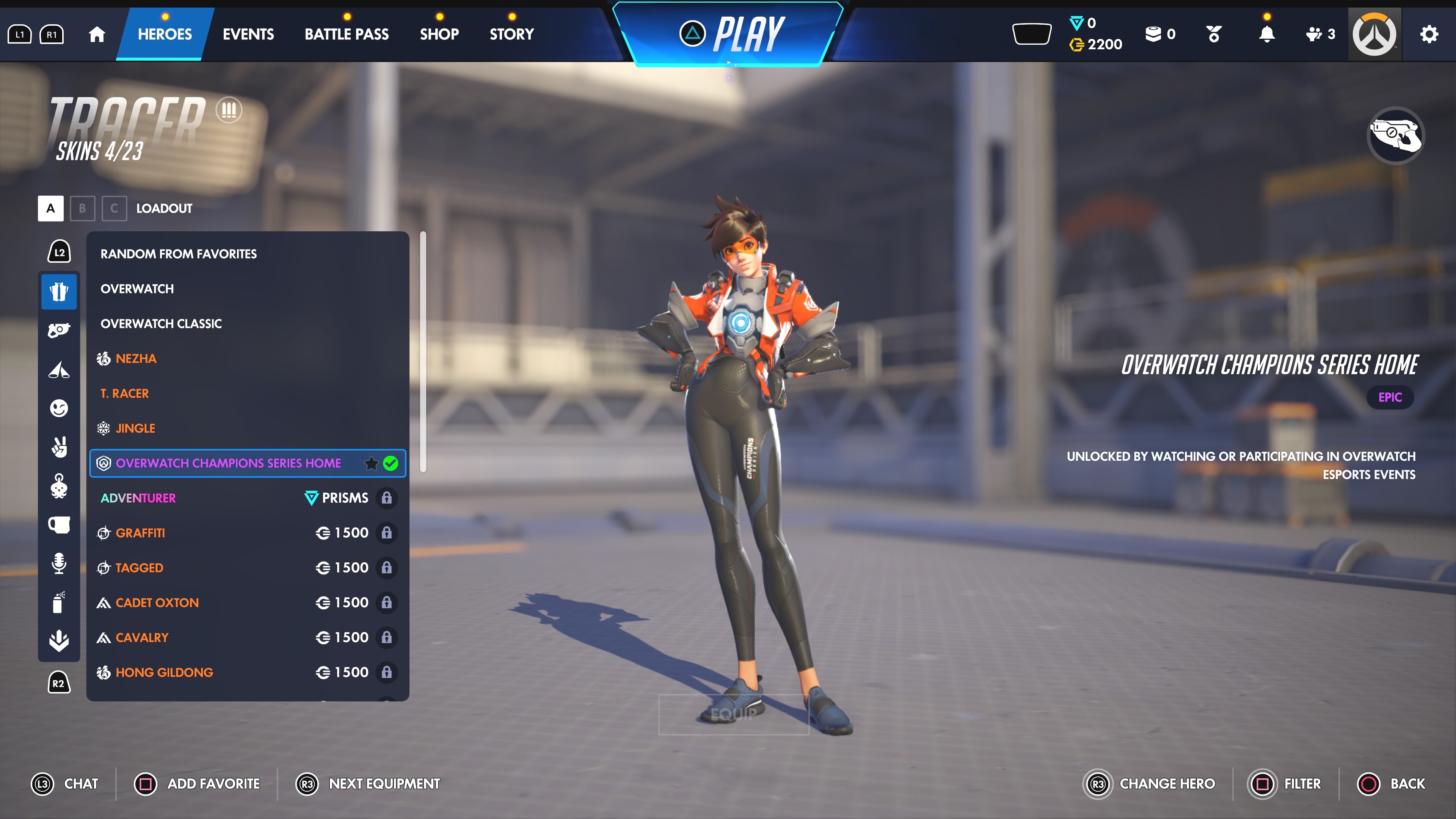Open the weapon view pistol icon
This screenshot has height=819, width=1456.
pyautogui.click(x=1395, y=135)
